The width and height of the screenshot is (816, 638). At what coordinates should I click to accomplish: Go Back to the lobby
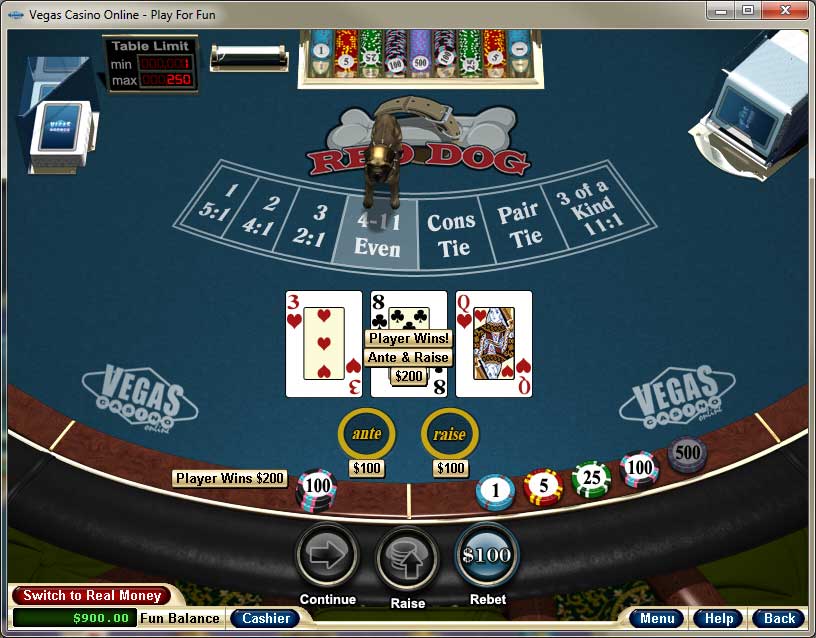(778, 618)
